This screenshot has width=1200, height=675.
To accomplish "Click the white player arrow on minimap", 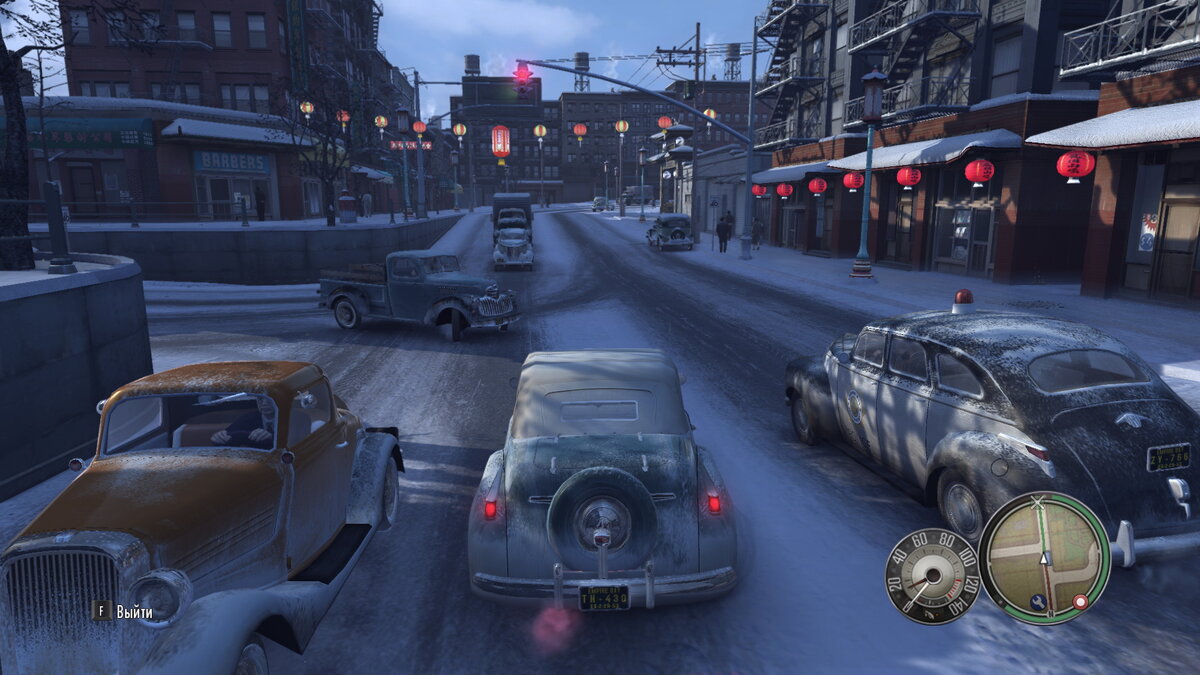I will [1045, 558].
